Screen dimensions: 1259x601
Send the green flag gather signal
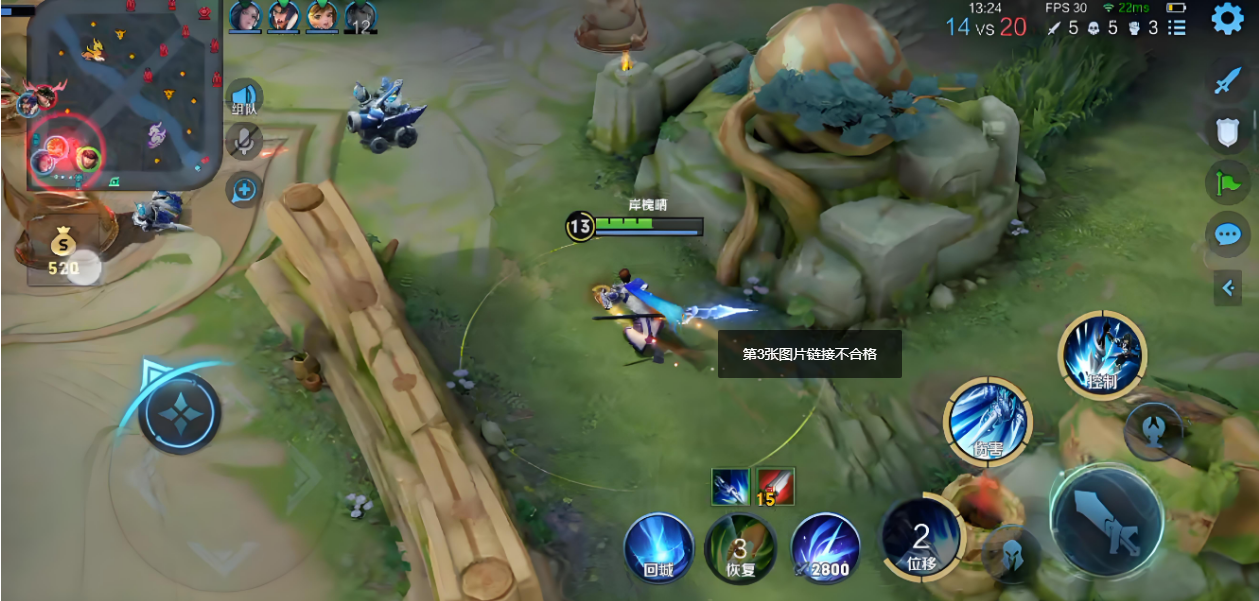click(x=1228, y=183)
